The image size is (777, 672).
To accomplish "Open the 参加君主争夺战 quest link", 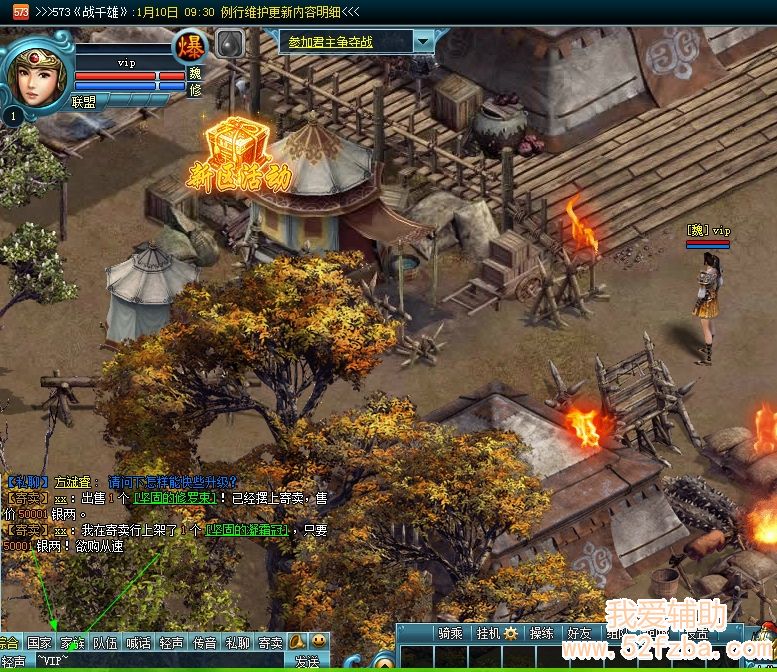I will click(x=343, y=42).
